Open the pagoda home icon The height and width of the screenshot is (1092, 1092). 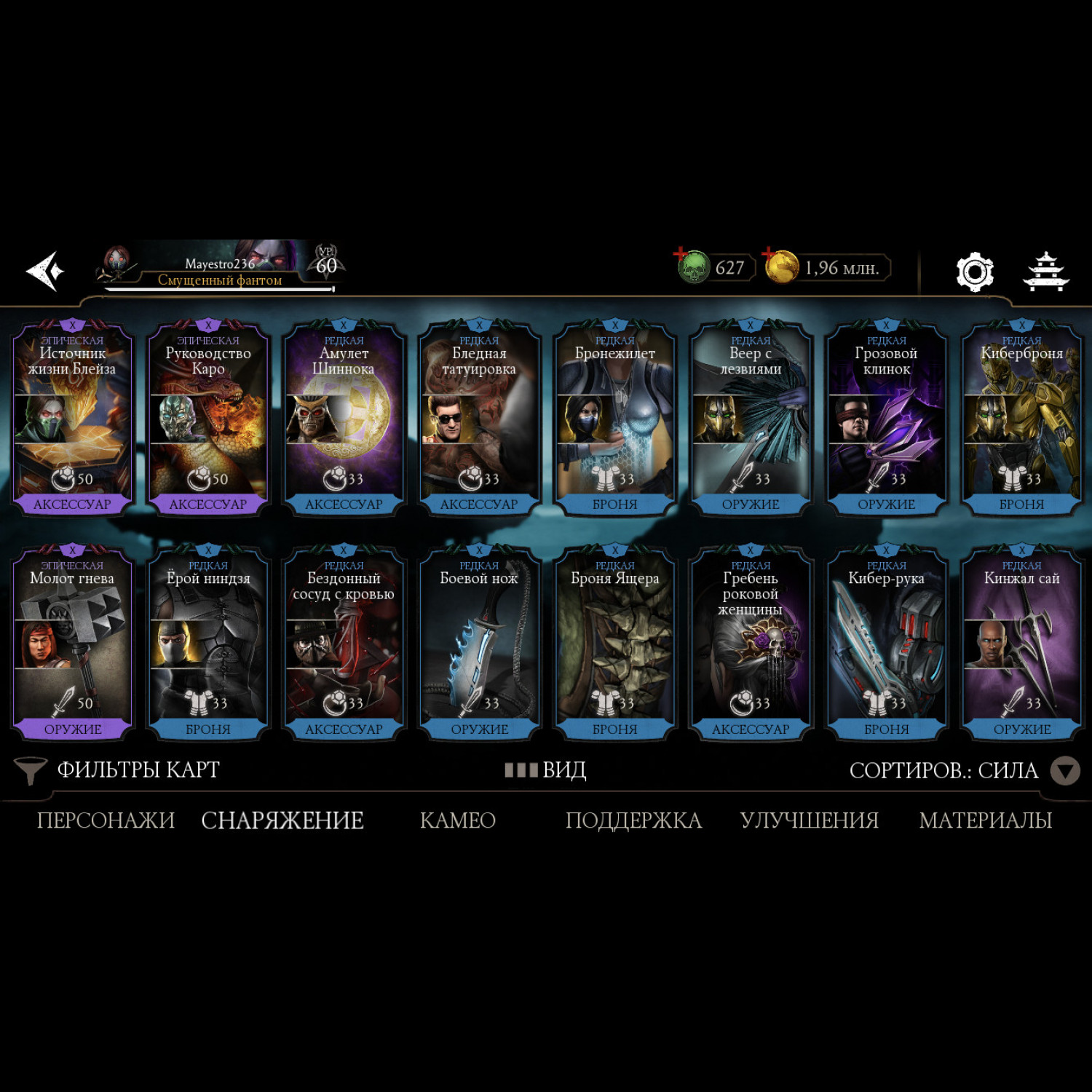[1046, 272]
